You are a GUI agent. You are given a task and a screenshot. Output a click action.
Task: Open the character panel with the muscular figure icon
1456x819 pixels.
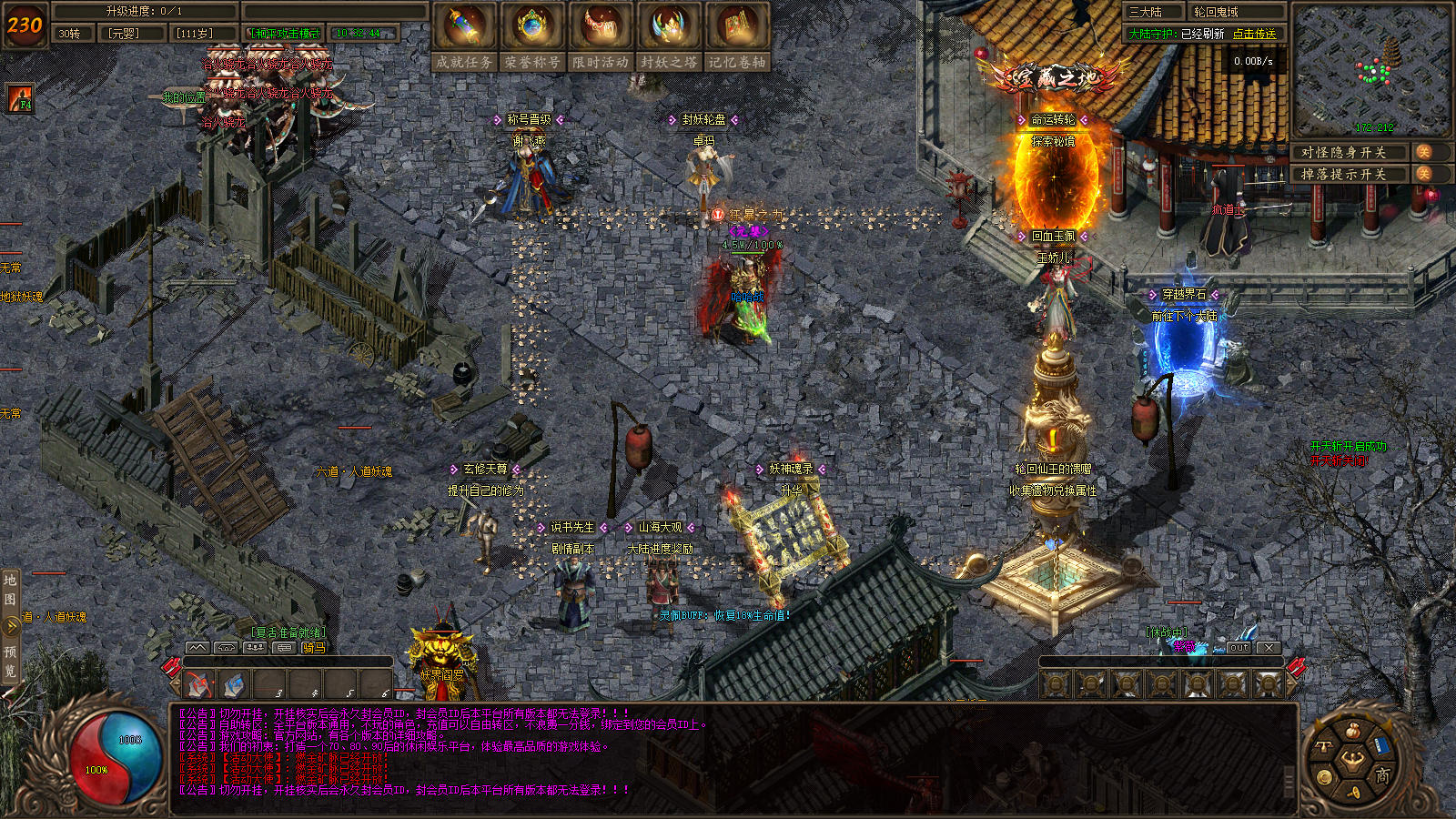tap(1352, 757)
